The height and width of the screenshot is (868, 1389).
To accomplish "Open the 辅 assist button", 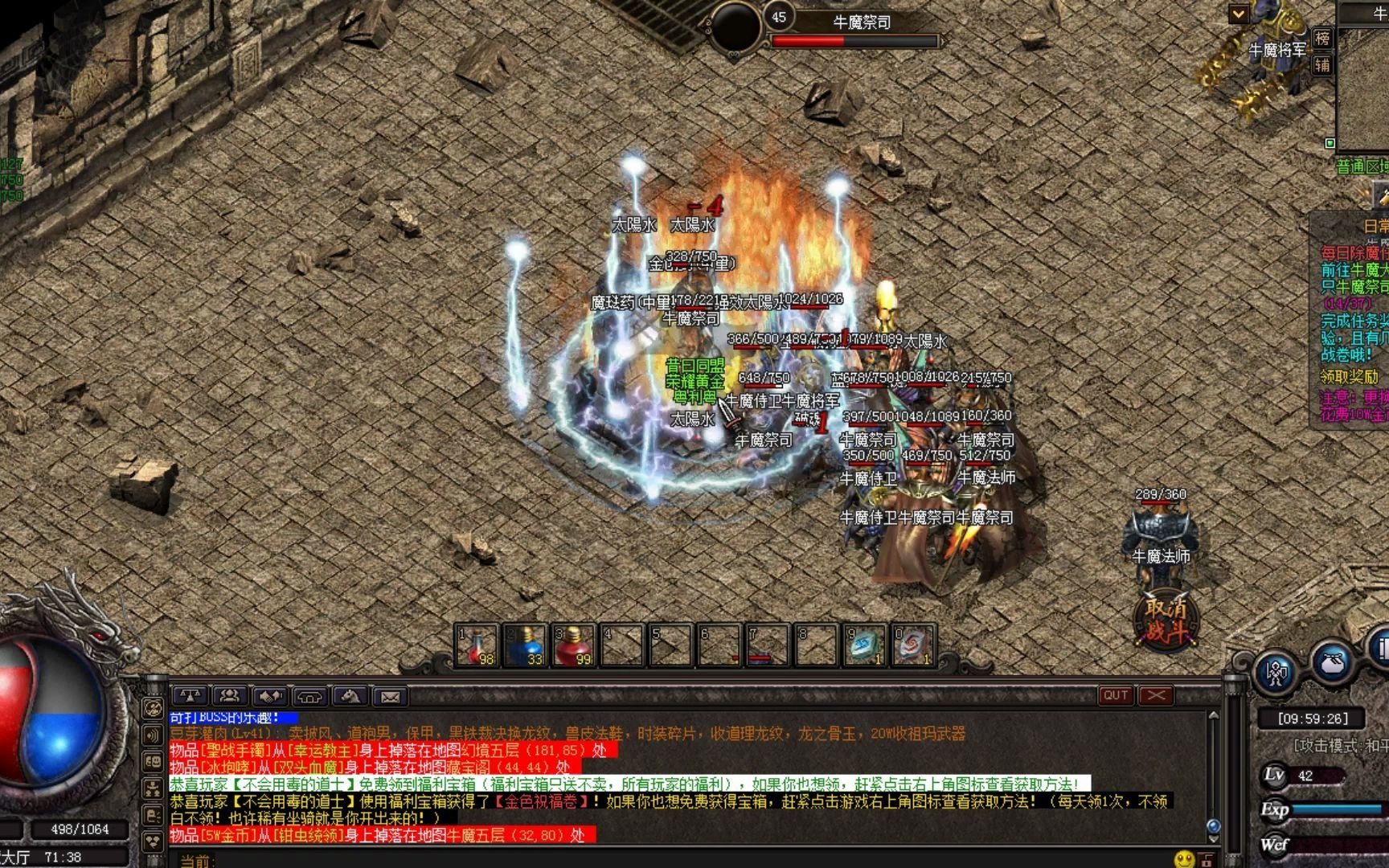I will (1322, 65).
